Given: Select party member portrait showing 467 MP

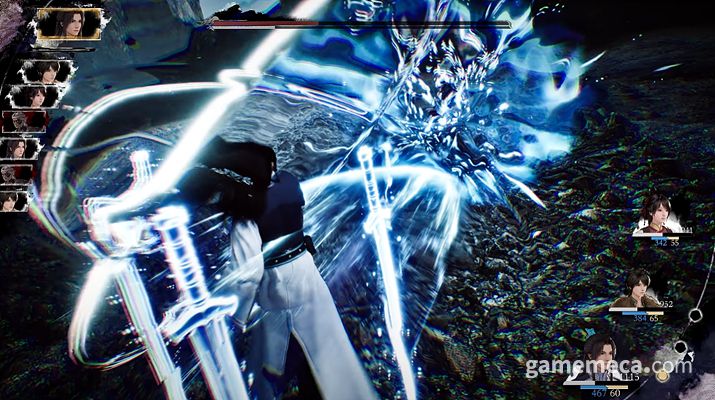Looking at the screenshot, I should tap(598, 353).
